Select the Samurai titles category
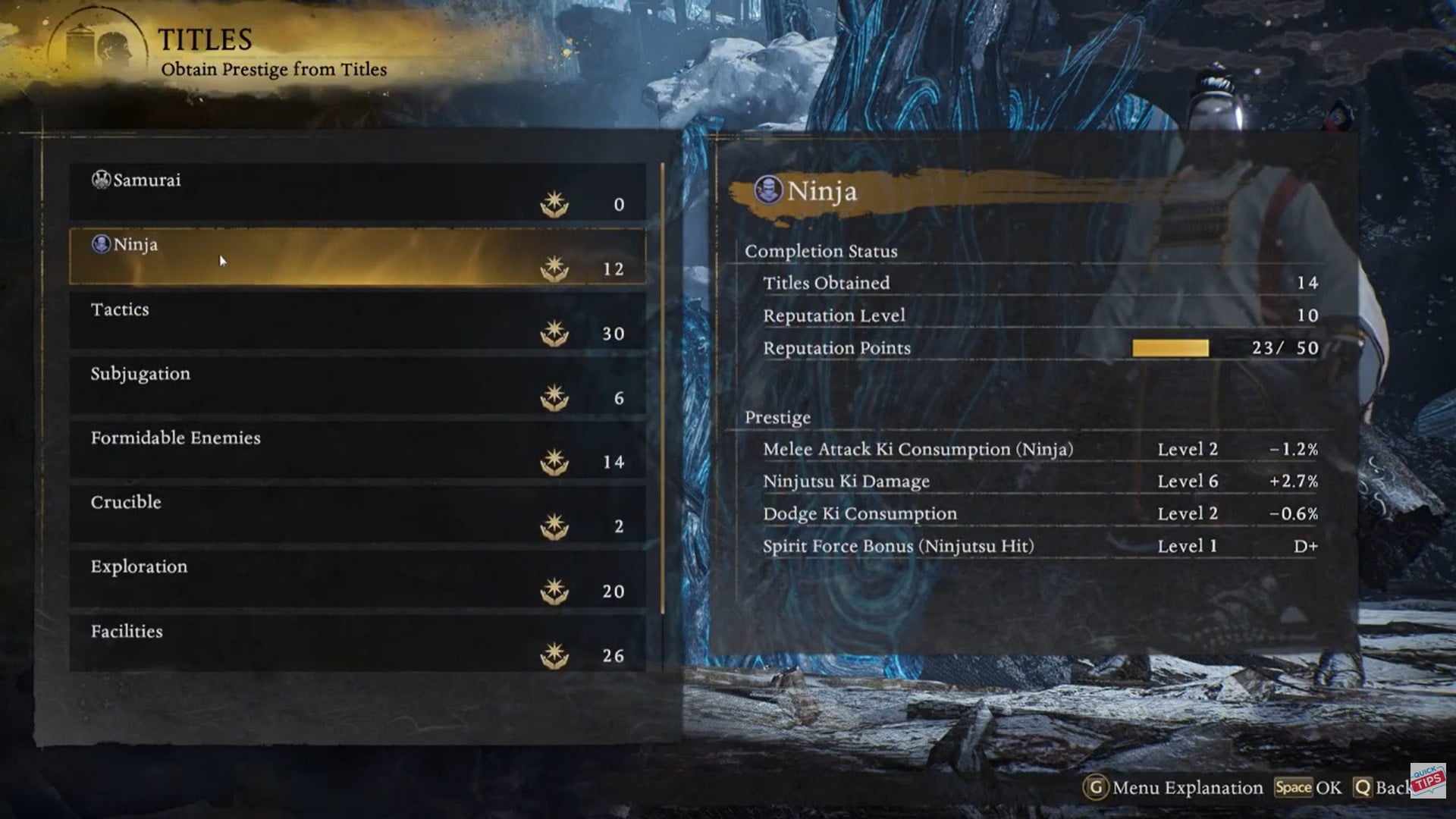Screen dimensions: 1456x819 (357, 191)
